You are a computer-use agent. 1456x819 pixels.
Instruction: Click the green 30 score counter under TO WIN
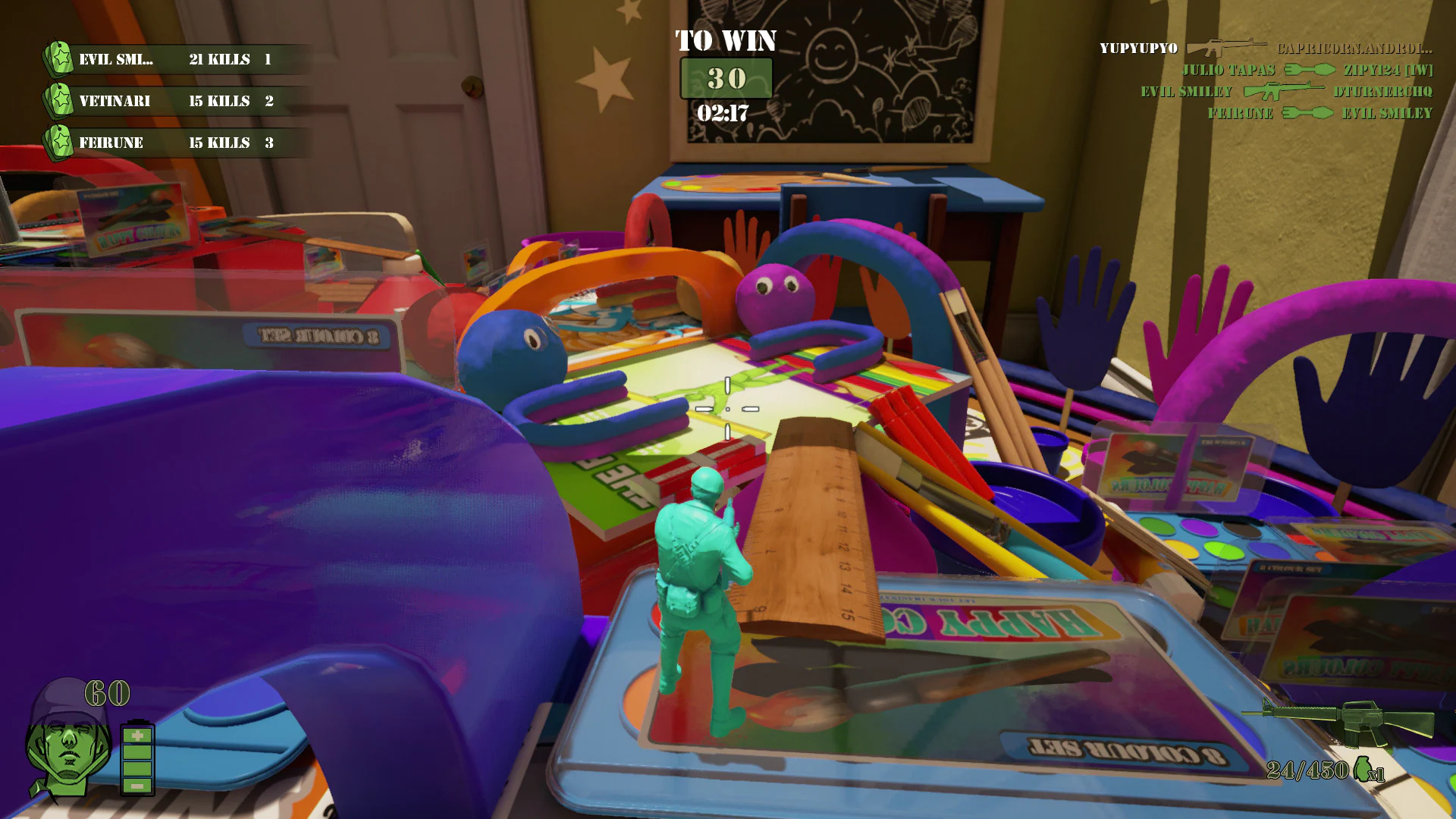(726, 77)
